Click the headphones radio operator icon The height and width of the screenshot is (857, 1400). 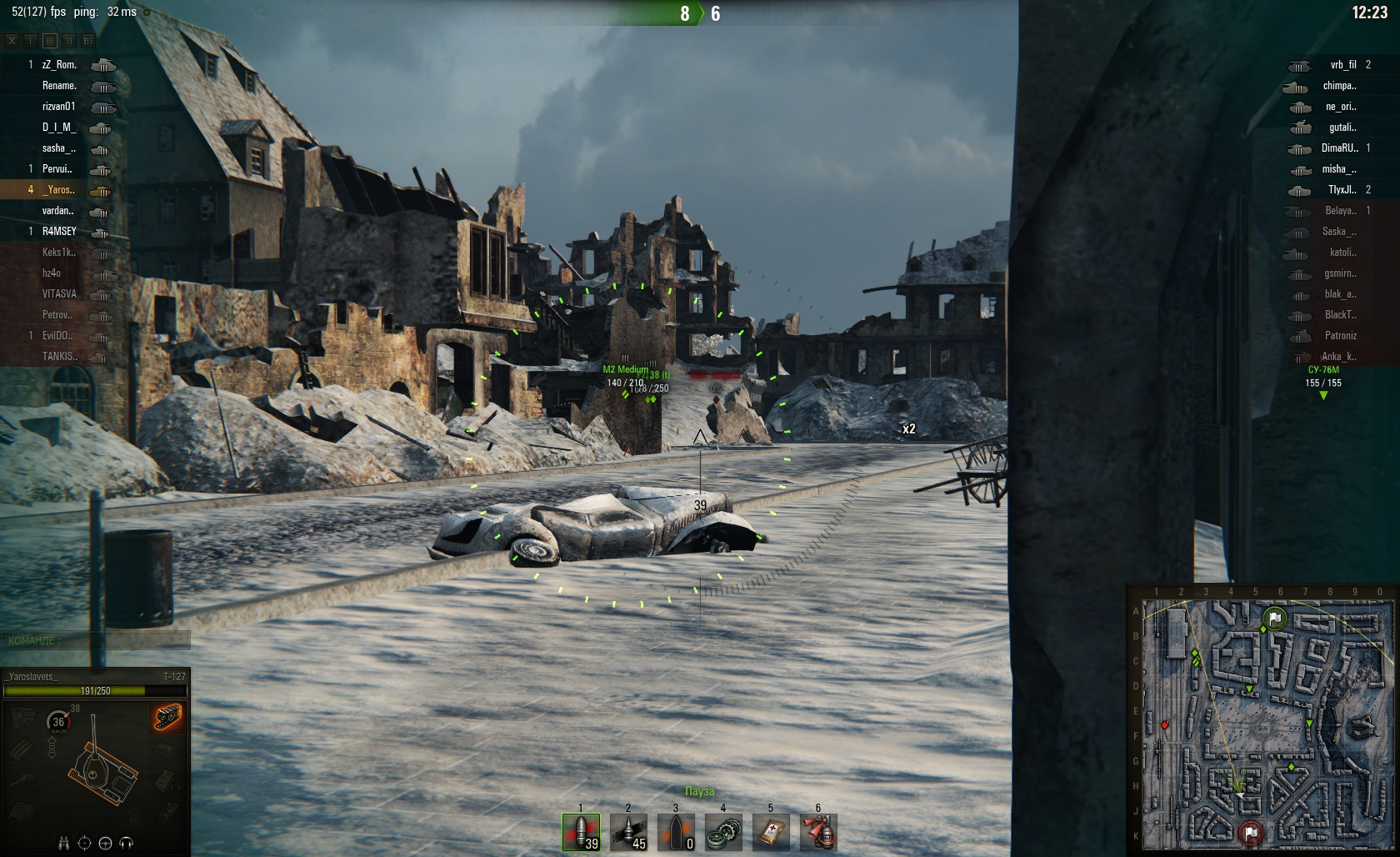click(127, 843)
